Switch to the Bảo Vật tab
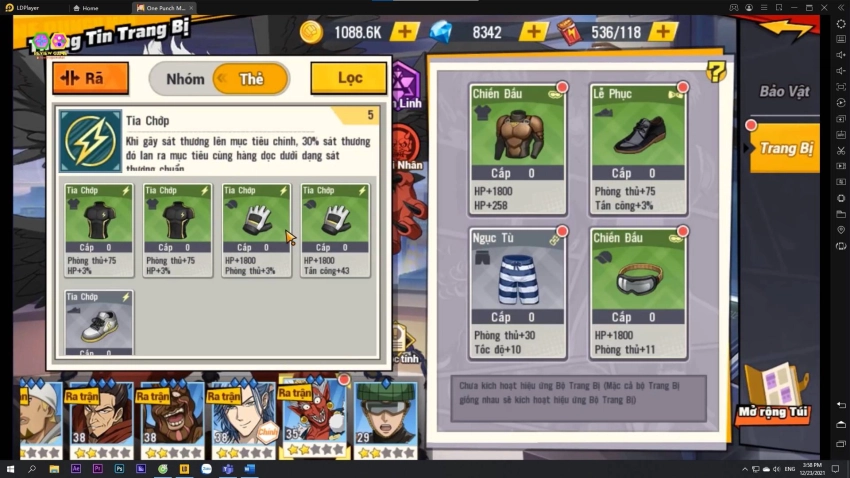 [784, 92]
